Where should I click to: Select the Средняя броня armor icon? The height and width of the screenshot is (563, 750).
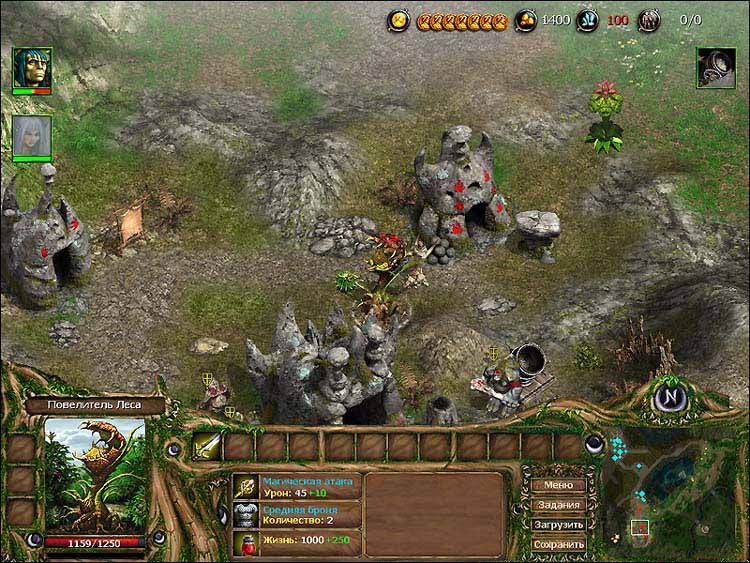click(247, 514)
